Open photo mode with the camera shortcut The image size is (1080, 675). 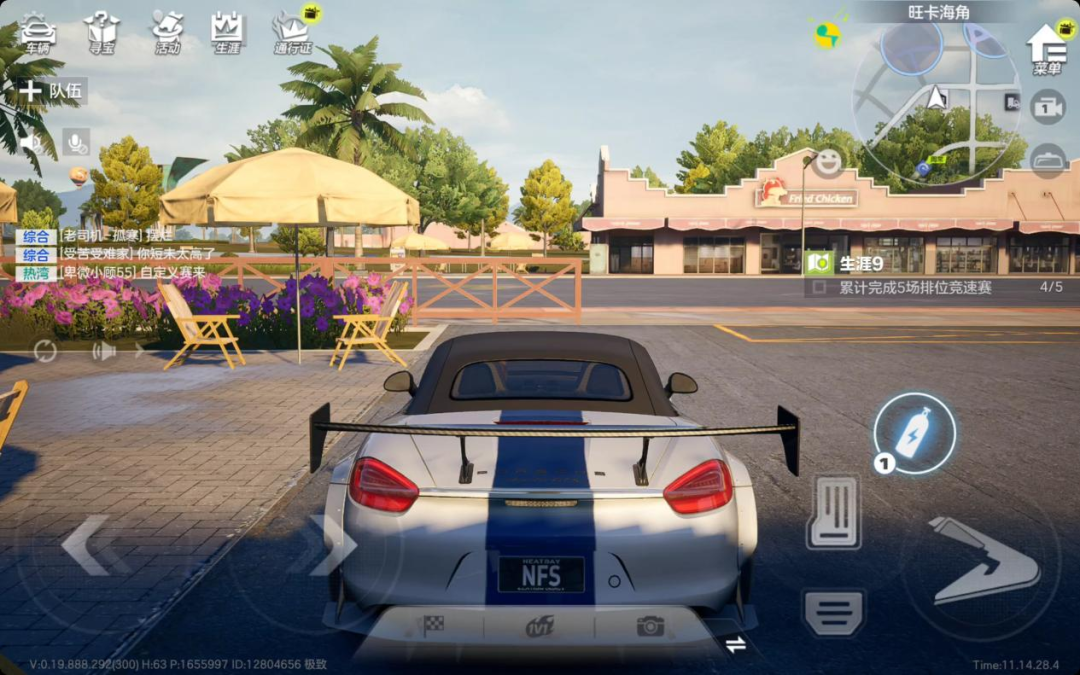(x=650, y=626)
